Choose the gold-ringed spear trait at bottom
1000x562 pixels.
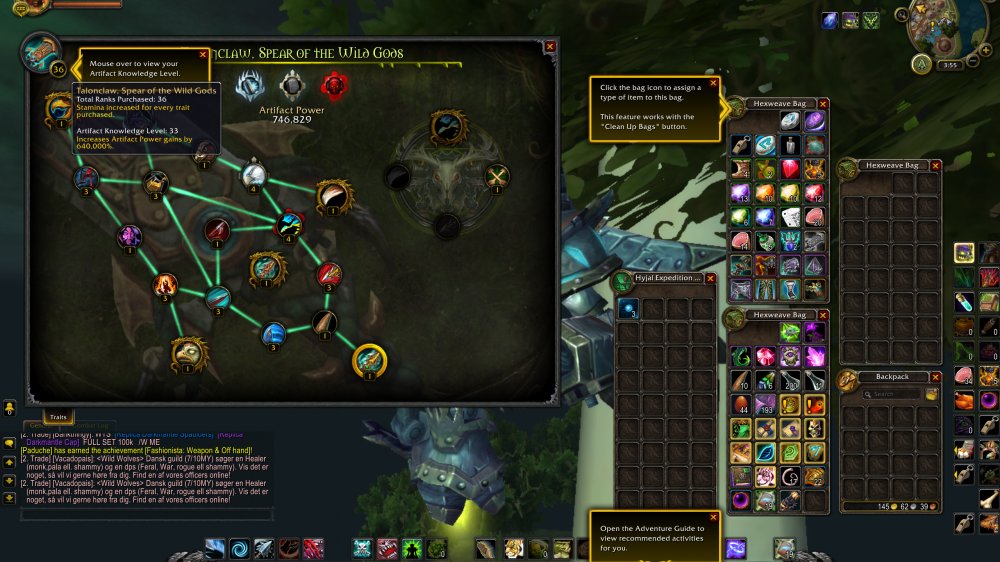point(369,360)
